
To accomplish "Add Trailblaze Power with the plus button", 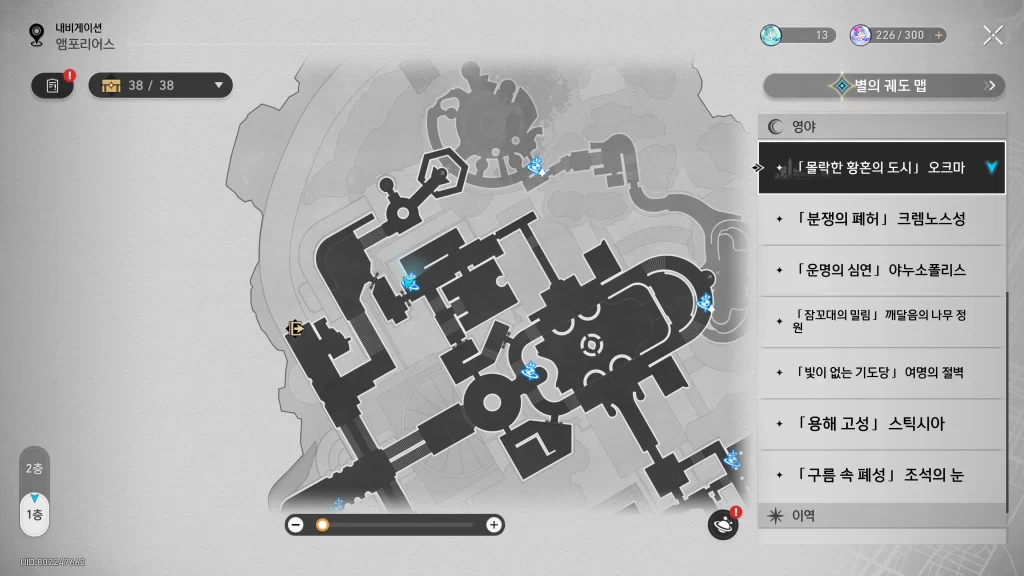I will click(x=938, y=35).
